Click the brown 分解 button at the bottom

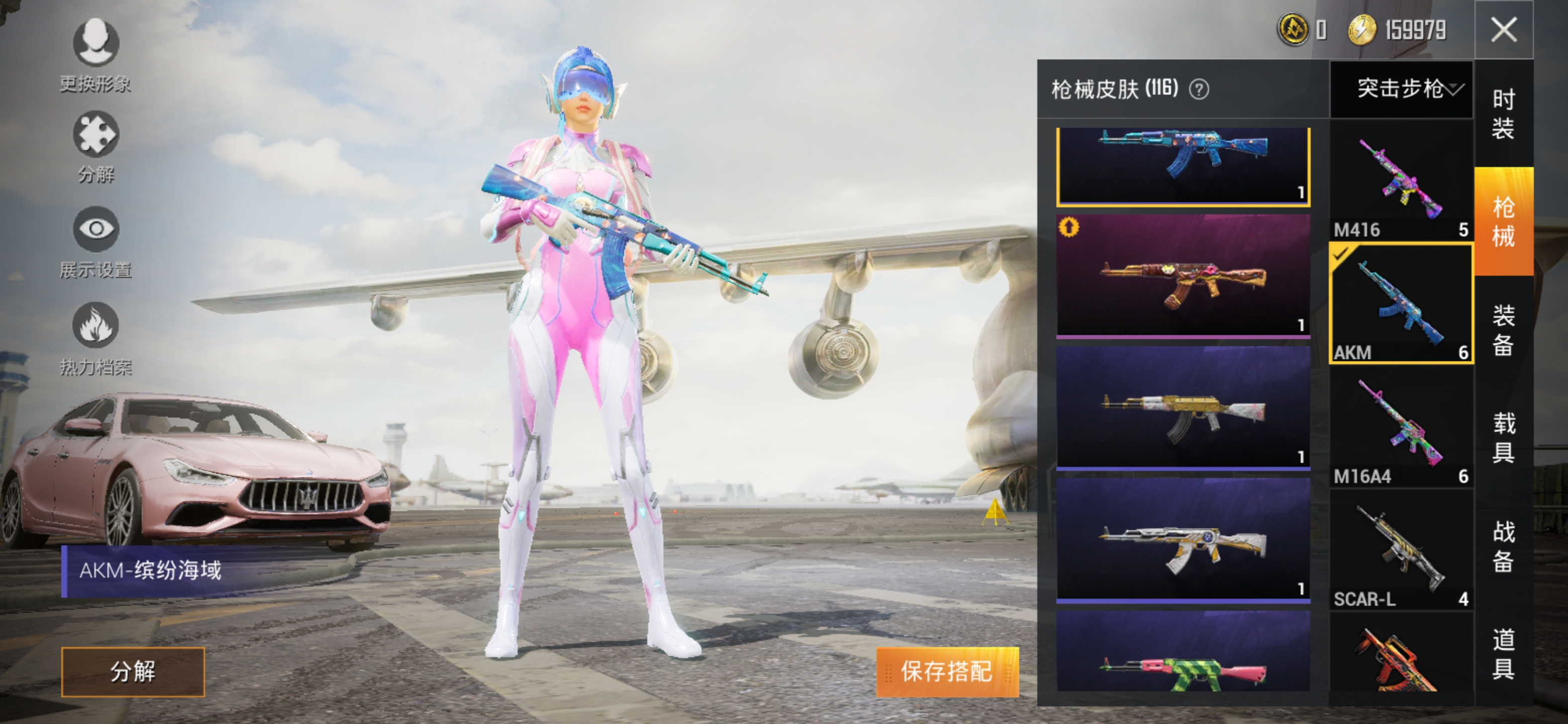tap(133, 672)
